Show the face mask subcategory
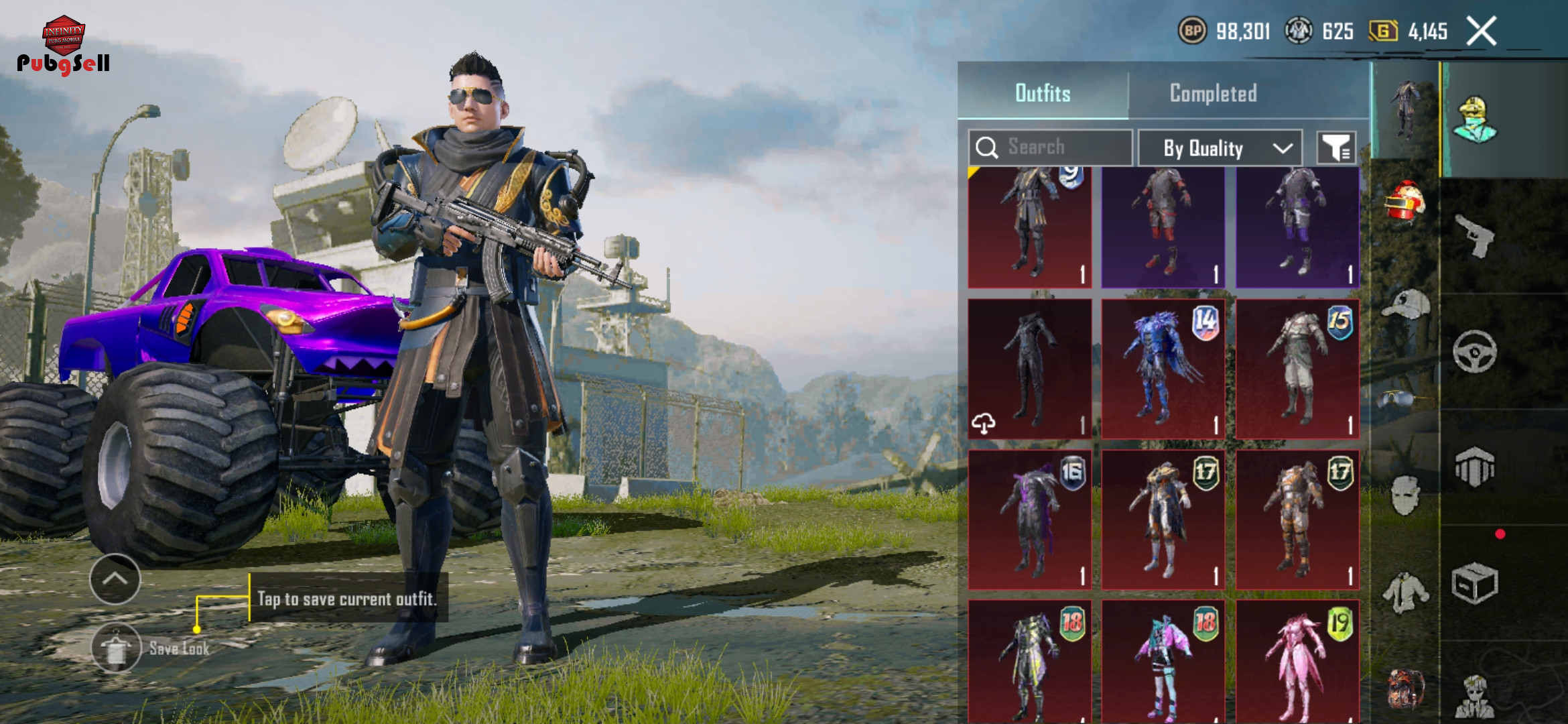Image resolution: width=1568 pixels, height=724 pixels. click(1405, 496)
